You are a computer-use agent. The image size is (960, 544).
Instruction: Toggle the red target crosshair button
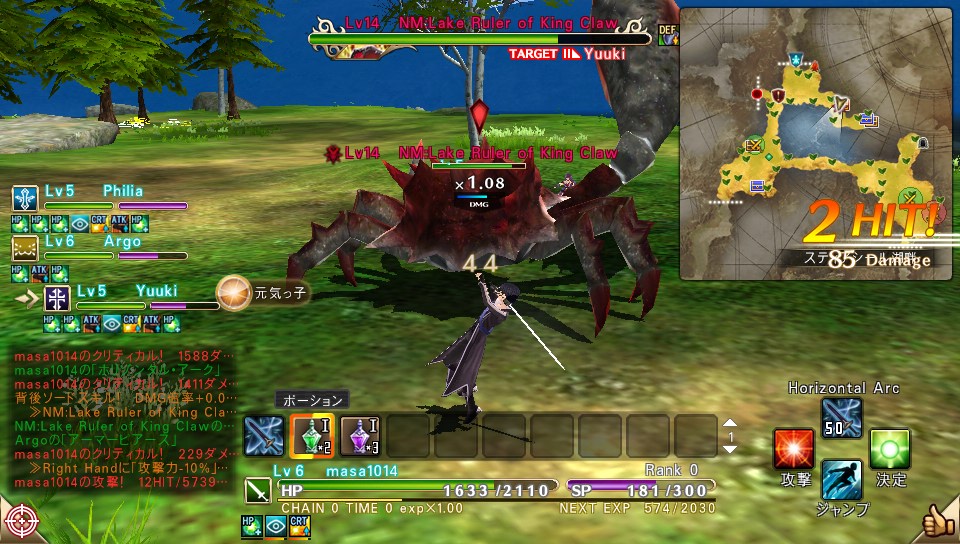[21, 521]
